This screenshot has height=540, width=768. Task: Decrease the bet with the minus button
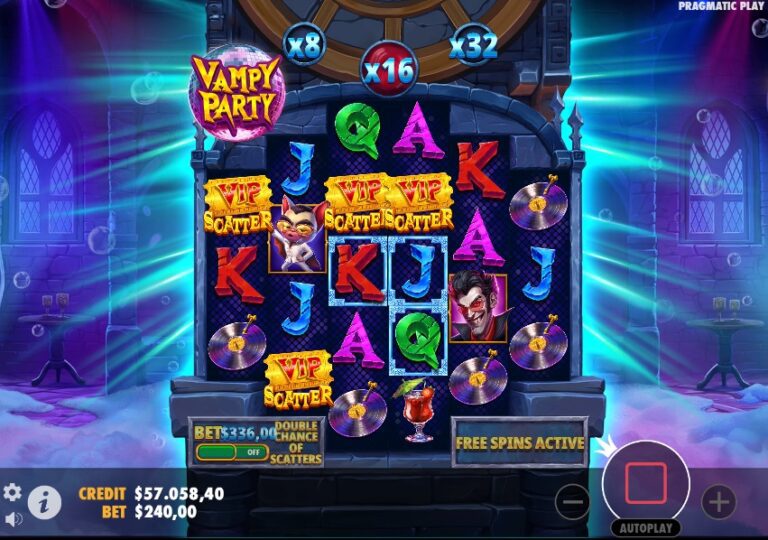572,501
